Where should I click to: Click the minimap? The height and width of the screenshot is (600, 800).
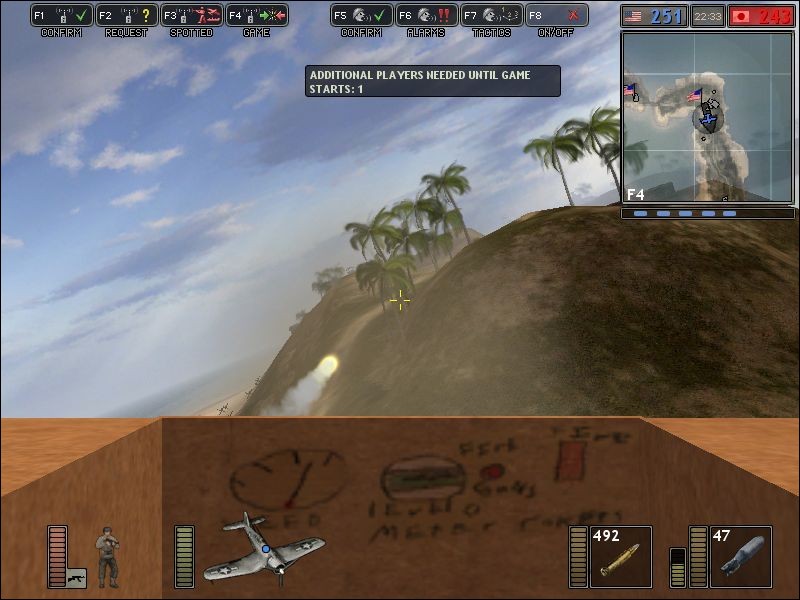coord(707,117)
